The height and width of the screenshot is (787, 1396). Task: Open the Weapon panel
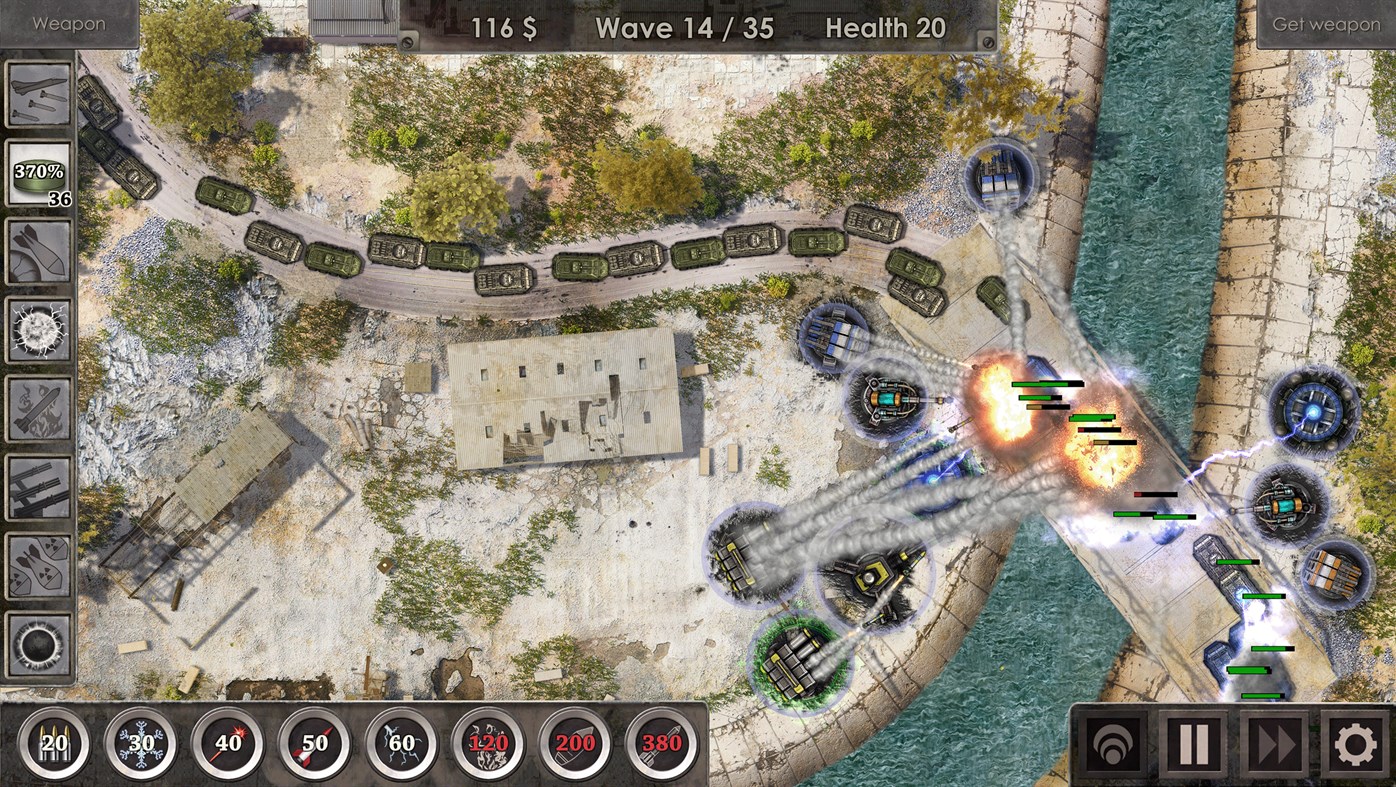[x=68, y=22]
